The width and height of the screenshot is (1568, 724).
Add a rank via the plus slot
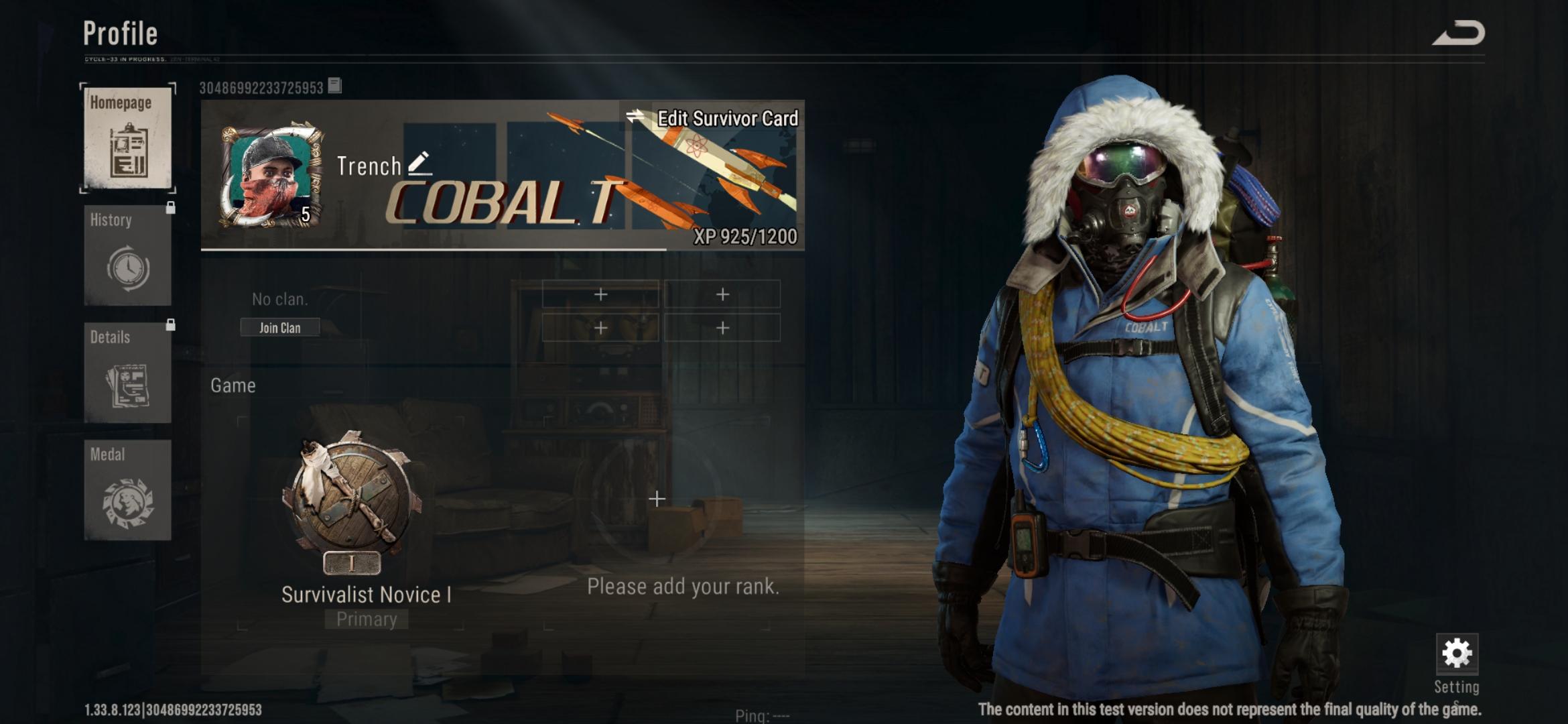[x=657, y=499]
